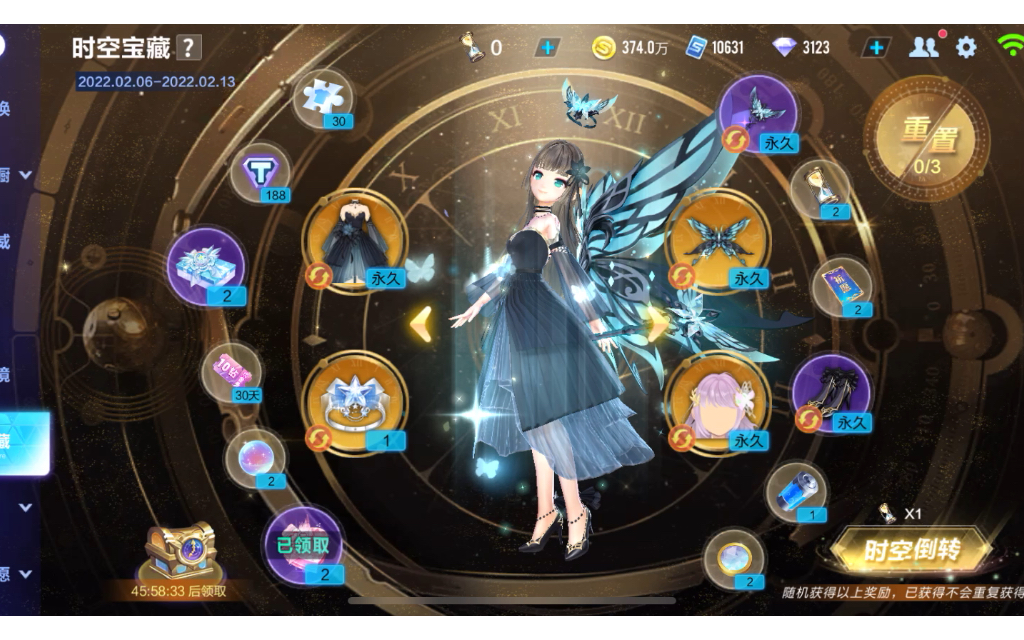Select the hourglass reward
The height and width of the screenshot is (640, 1024).
[x=820, y=188]
